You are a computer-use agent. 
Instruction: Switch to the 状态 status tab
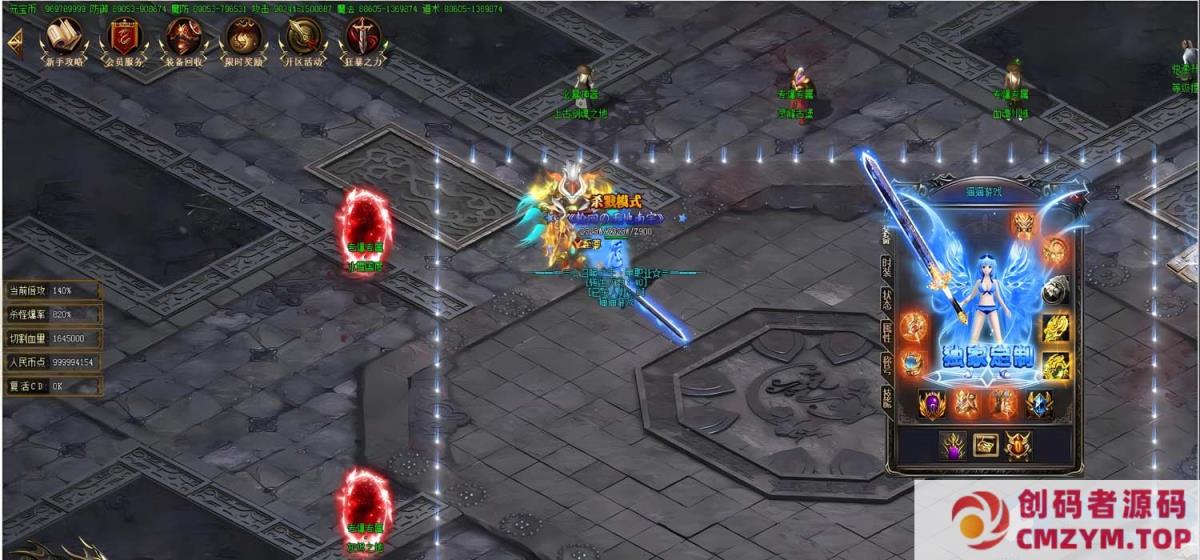[x=887, y=299]
